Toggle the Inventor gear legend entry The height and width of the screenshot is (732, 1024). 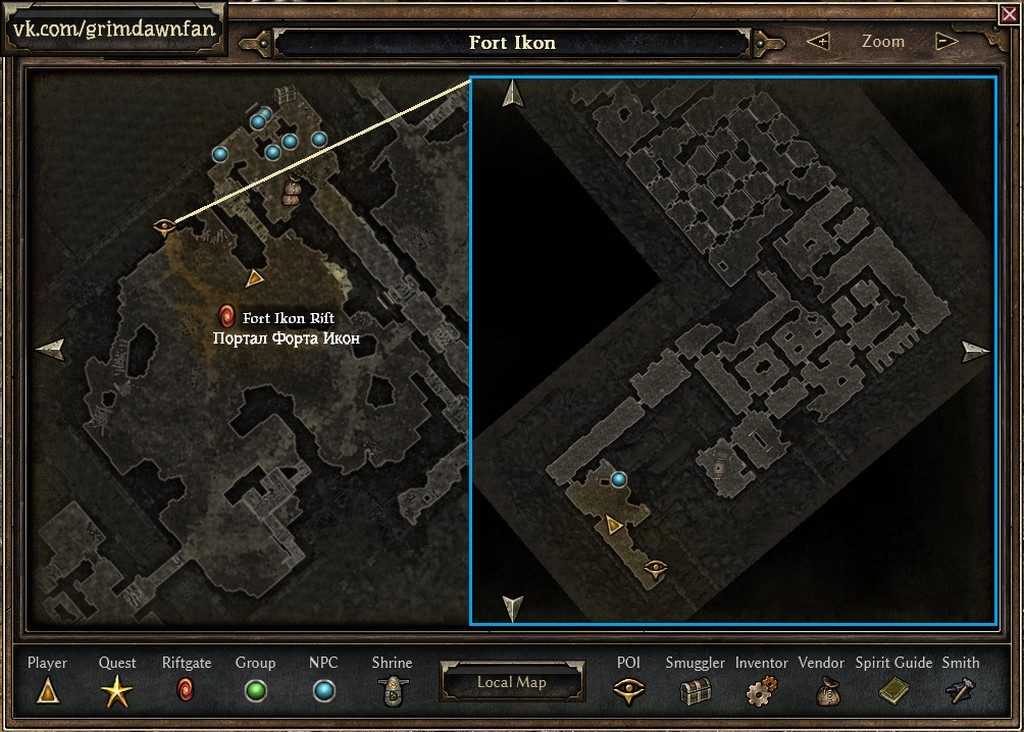tap(761, 690)
